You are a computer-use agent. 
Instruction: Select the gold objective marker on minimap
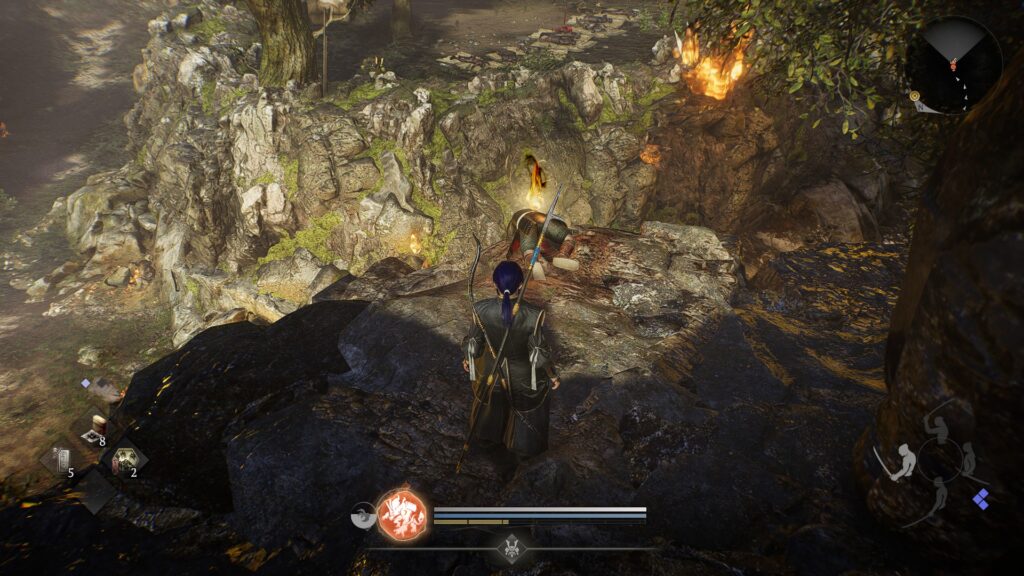tap(915, 96)
